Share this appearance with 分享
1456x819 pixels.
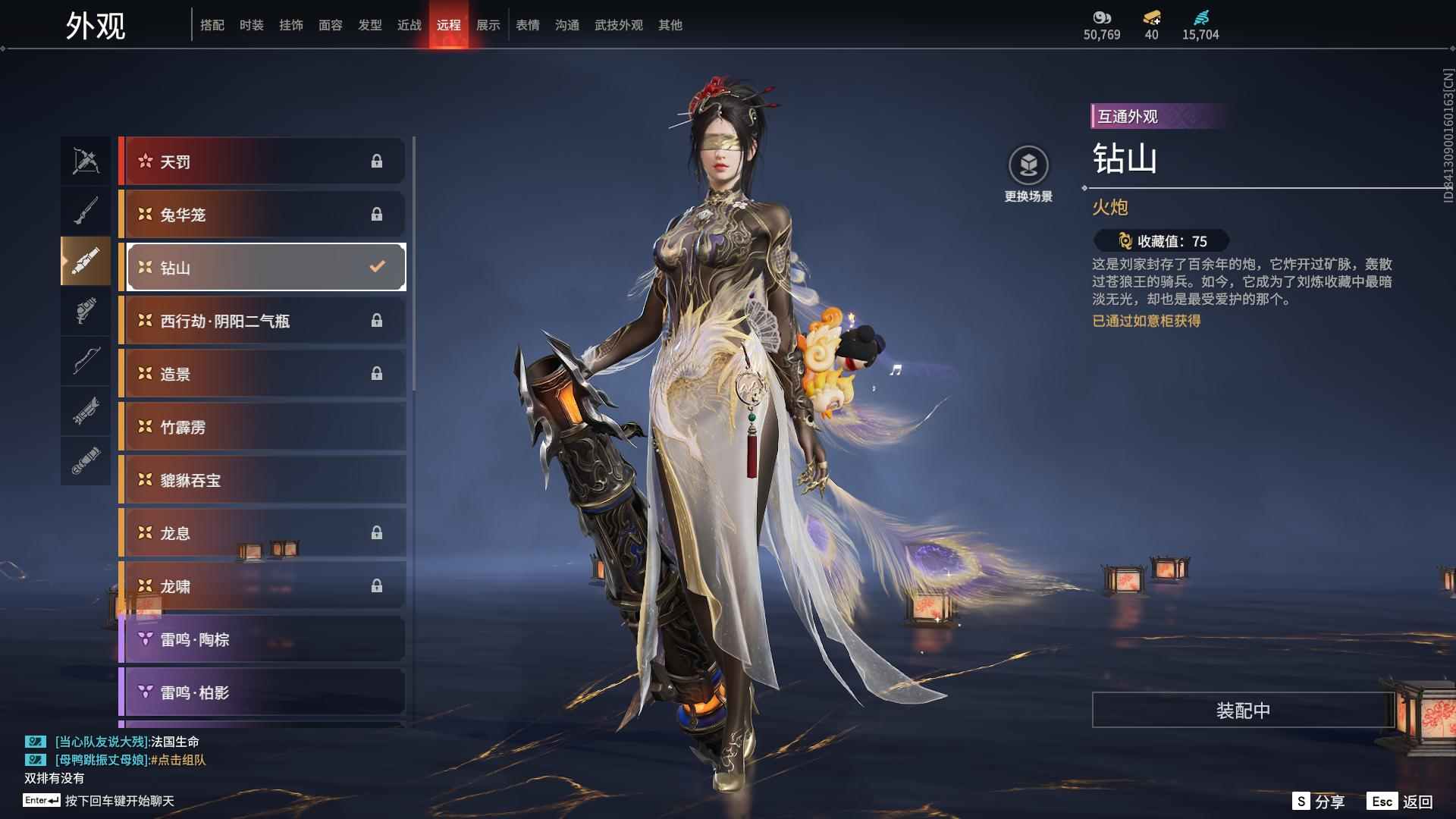click(1319, 802)
